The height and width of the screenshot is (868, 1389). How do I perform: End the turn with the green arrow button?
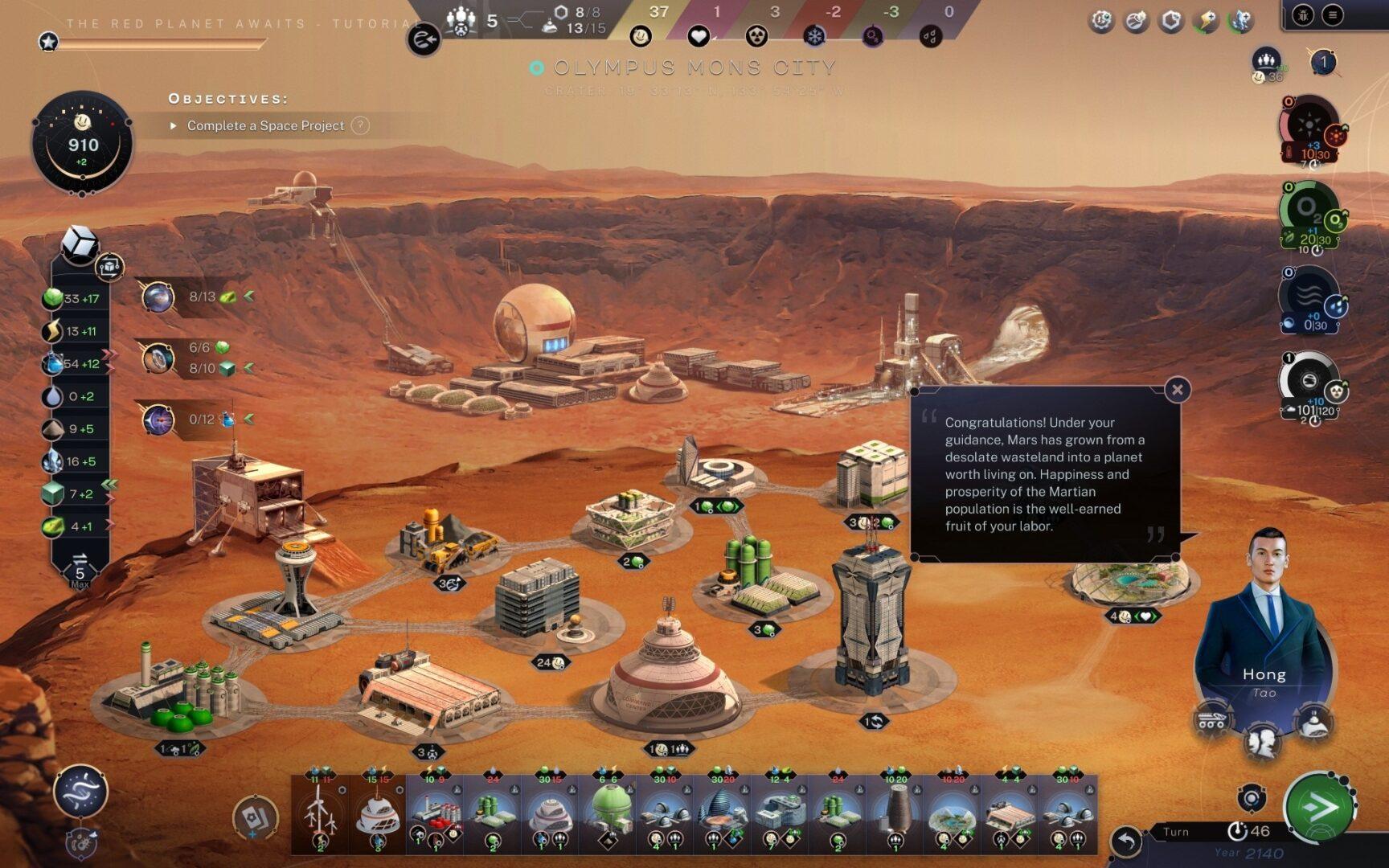(x=1318, y=808)
